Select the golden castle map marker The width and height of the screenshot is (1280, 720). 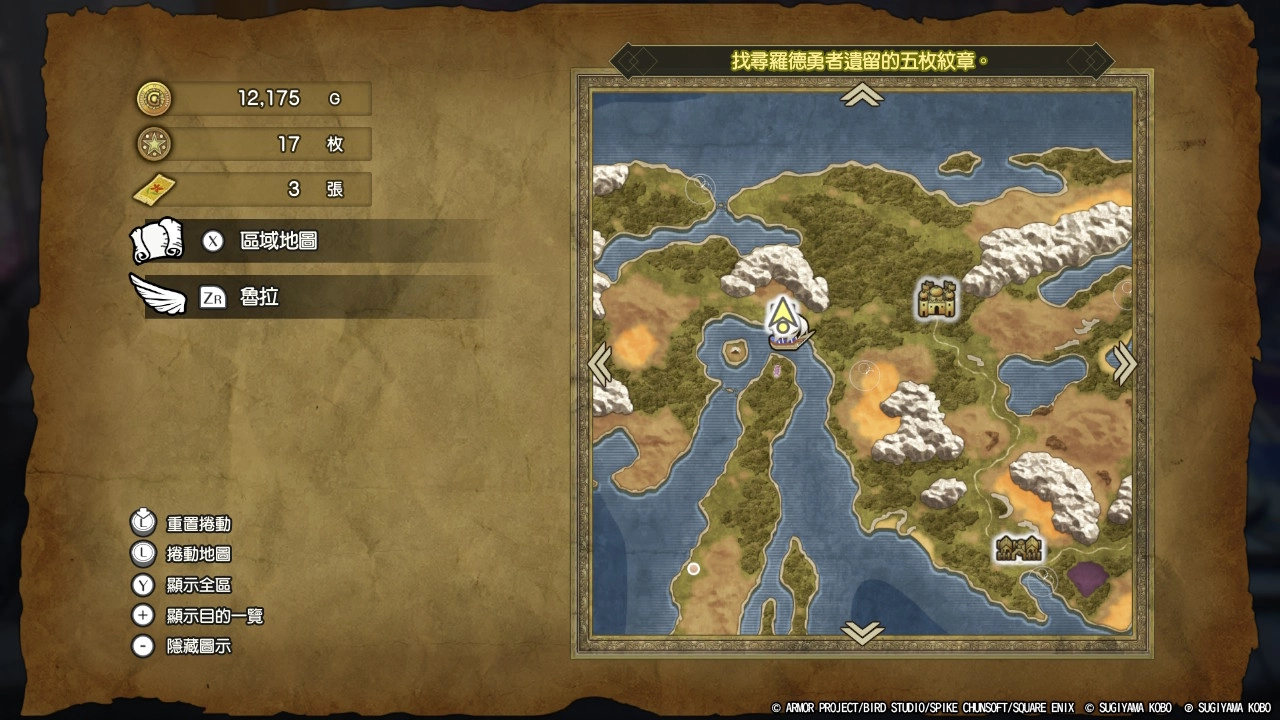(x=937, y=299)
